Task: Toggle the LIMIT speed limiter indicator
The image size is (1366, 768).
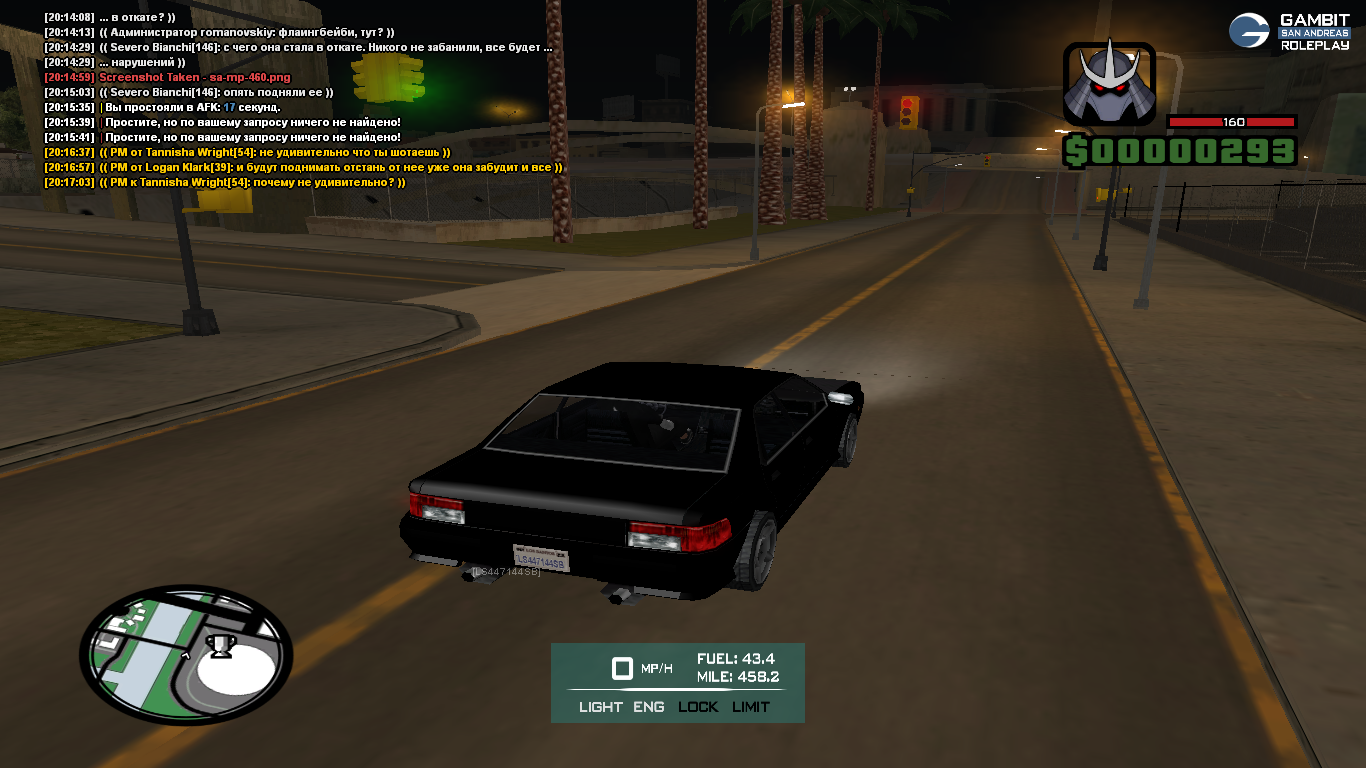Action: (751, 707)
